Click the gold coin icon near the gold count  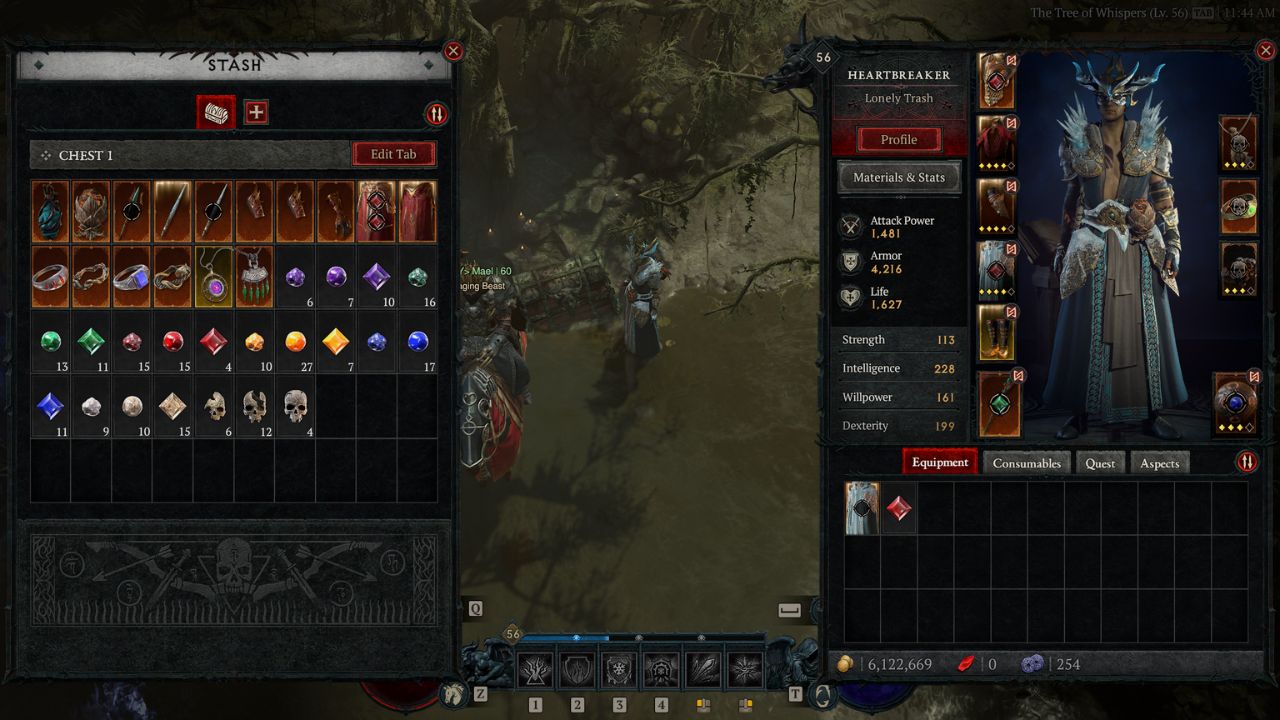846,663
